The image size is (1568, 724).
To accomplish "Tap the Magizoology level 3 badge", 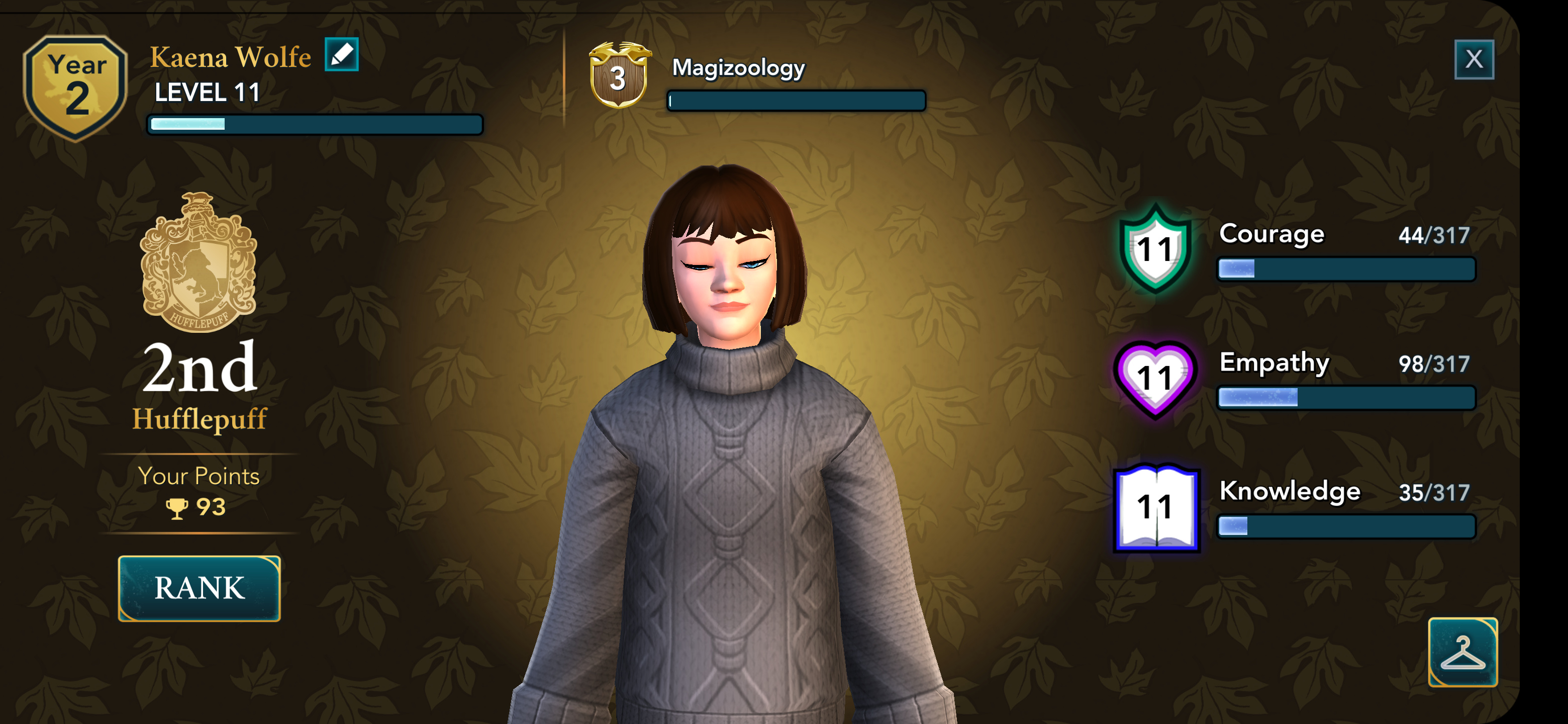I will (619, 75).
